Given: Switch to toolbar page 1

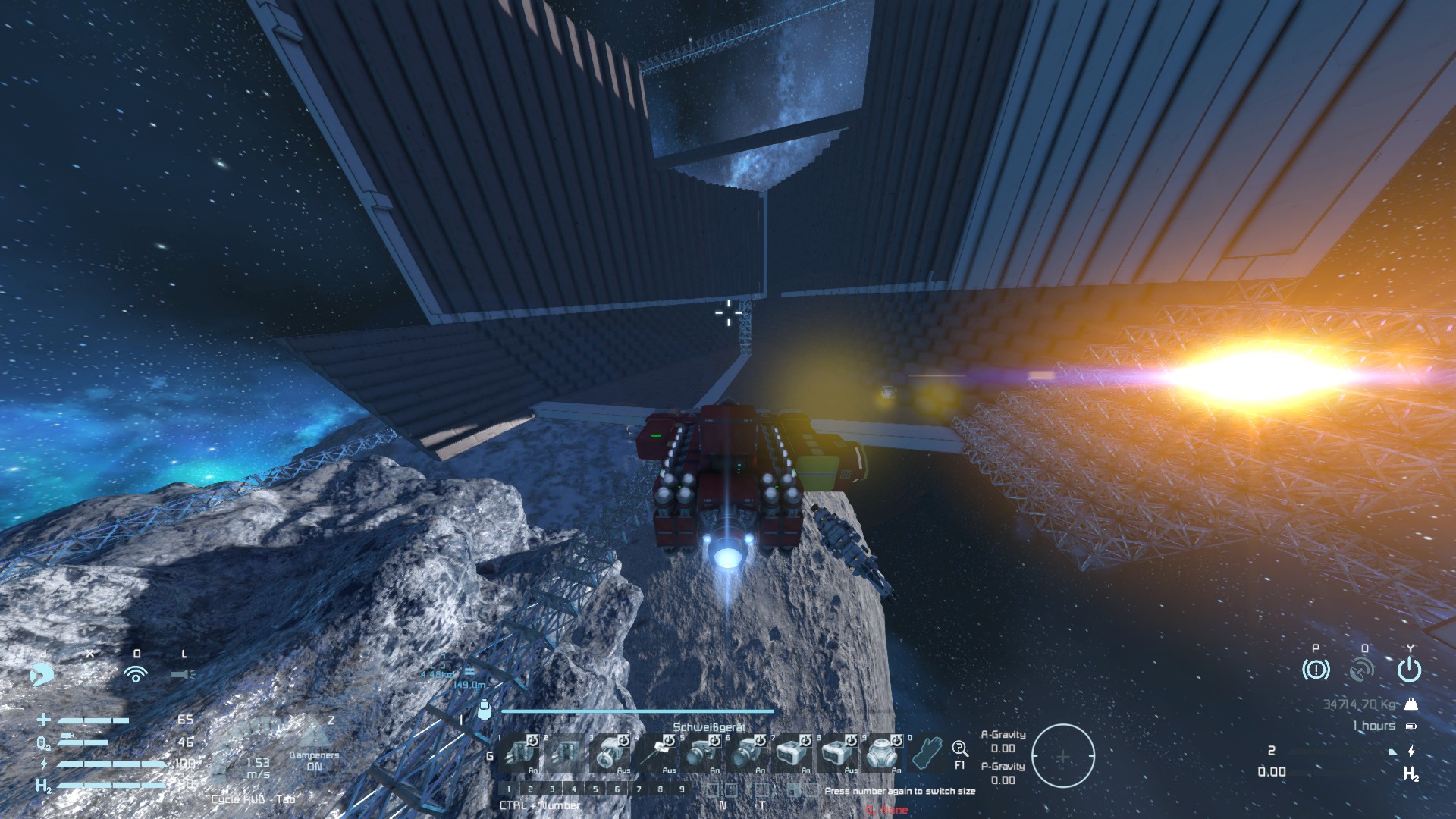Looking at the screenshot, I should (509, 789).
